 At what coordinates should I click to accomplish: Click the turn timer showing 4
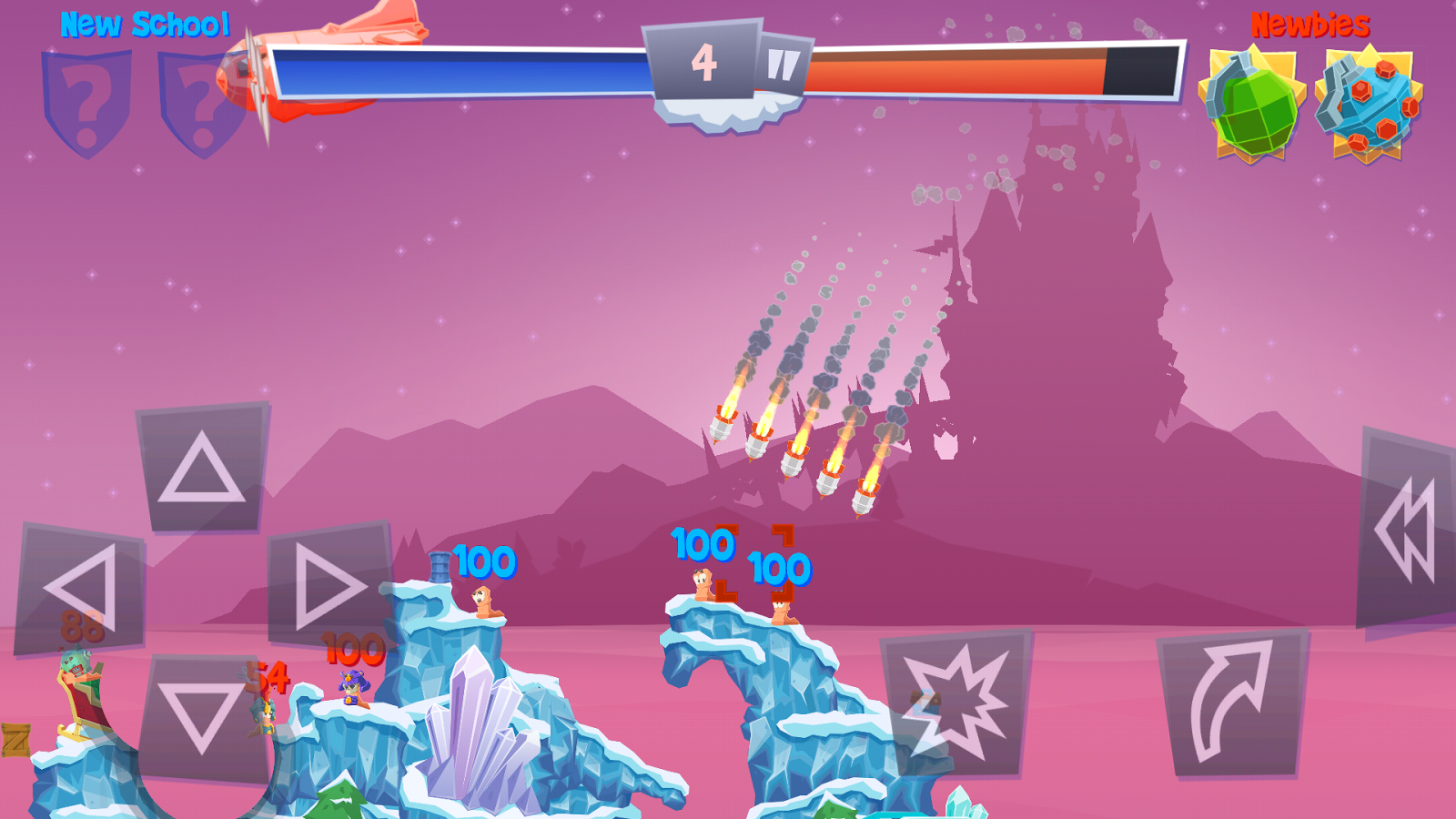703,61
